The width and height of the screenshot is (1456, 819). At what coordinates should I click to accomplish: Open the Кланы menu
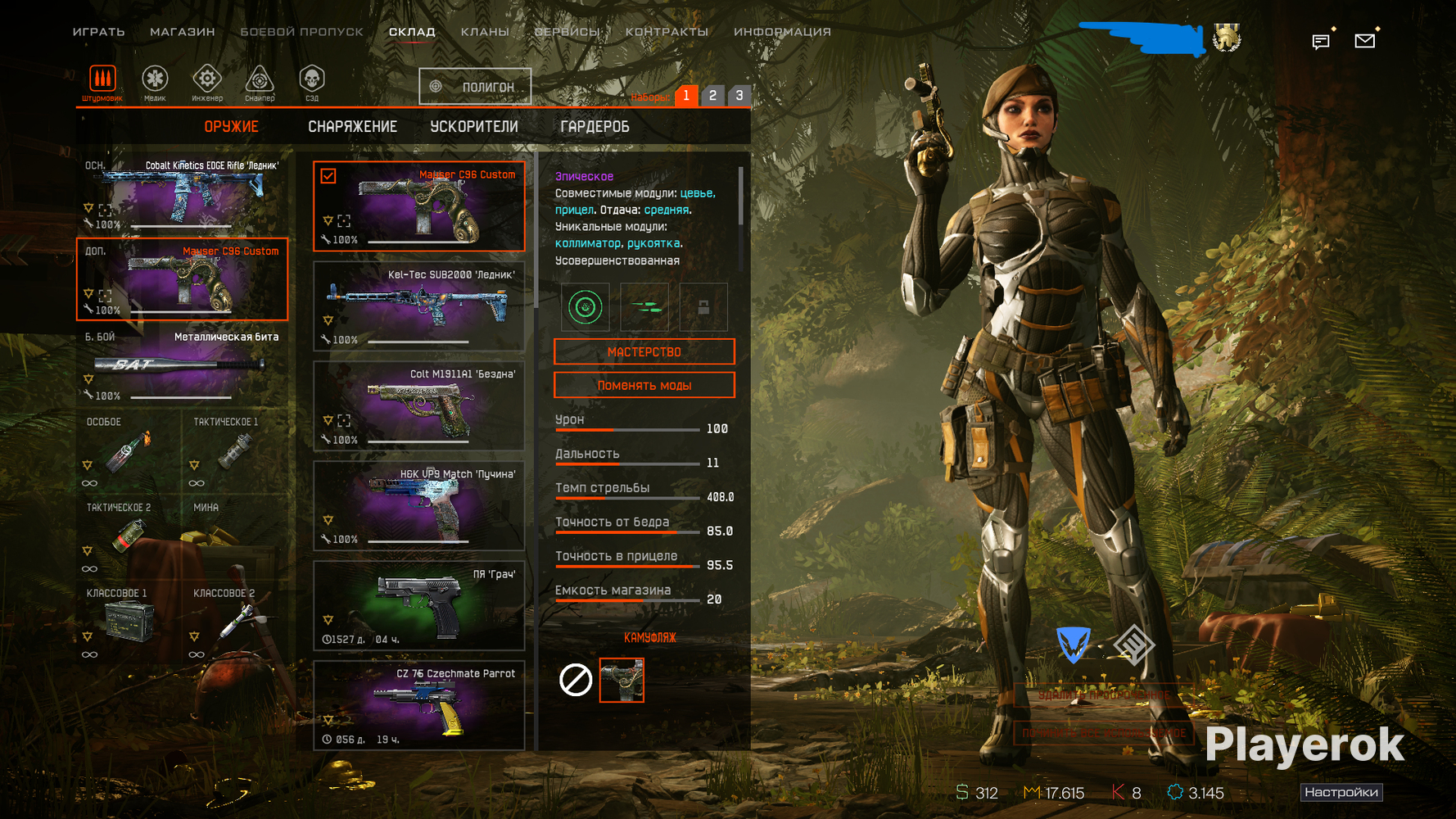click(x=485, y=32)
